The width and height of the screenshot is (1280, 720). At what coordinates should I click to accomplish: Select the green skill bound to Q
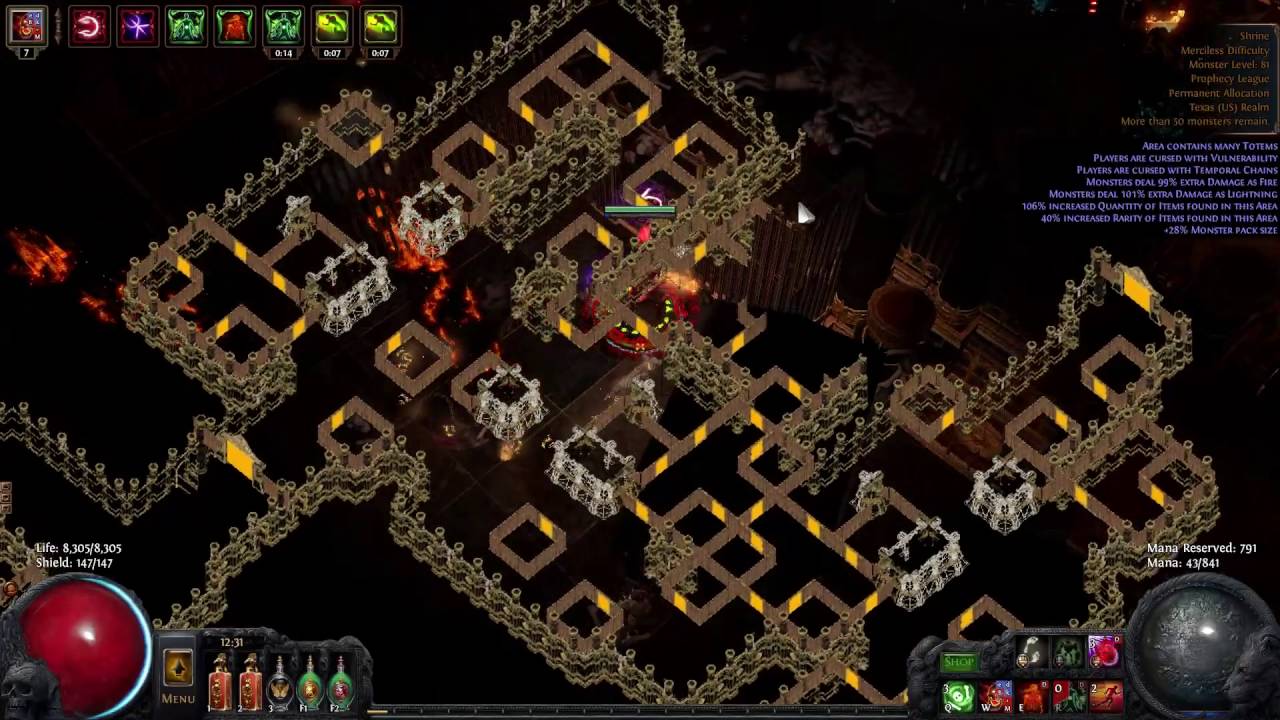coord(959,696)
